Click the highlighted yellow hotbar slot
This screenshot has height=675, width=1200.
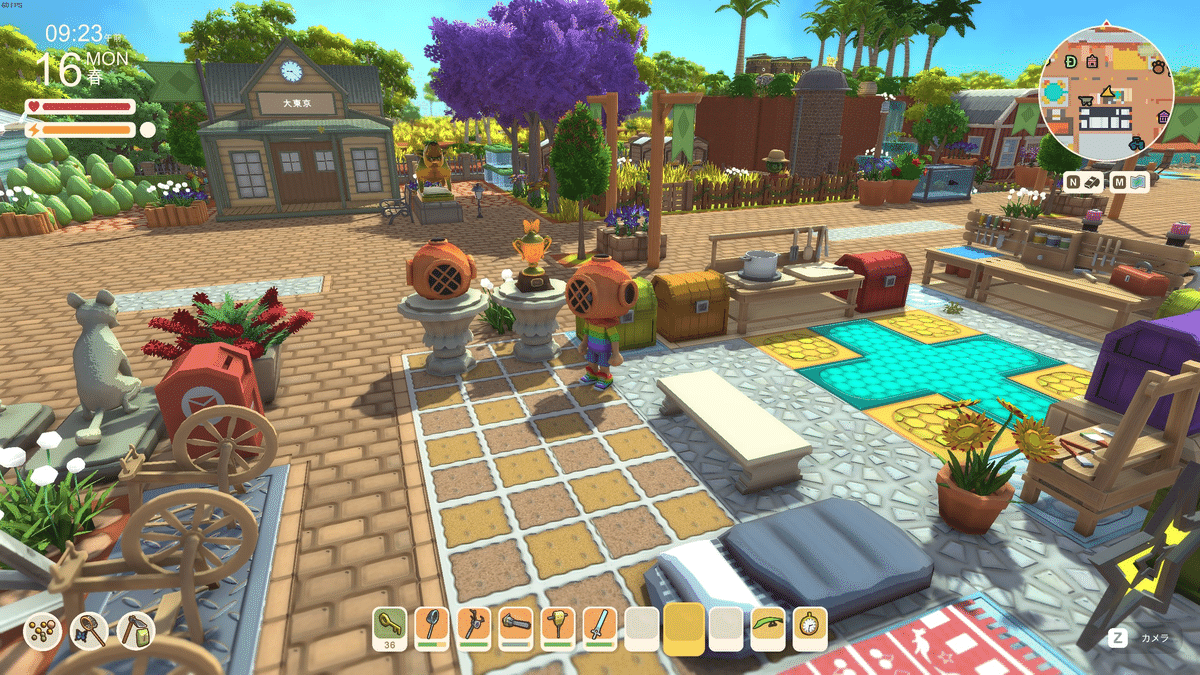[684, 628]
